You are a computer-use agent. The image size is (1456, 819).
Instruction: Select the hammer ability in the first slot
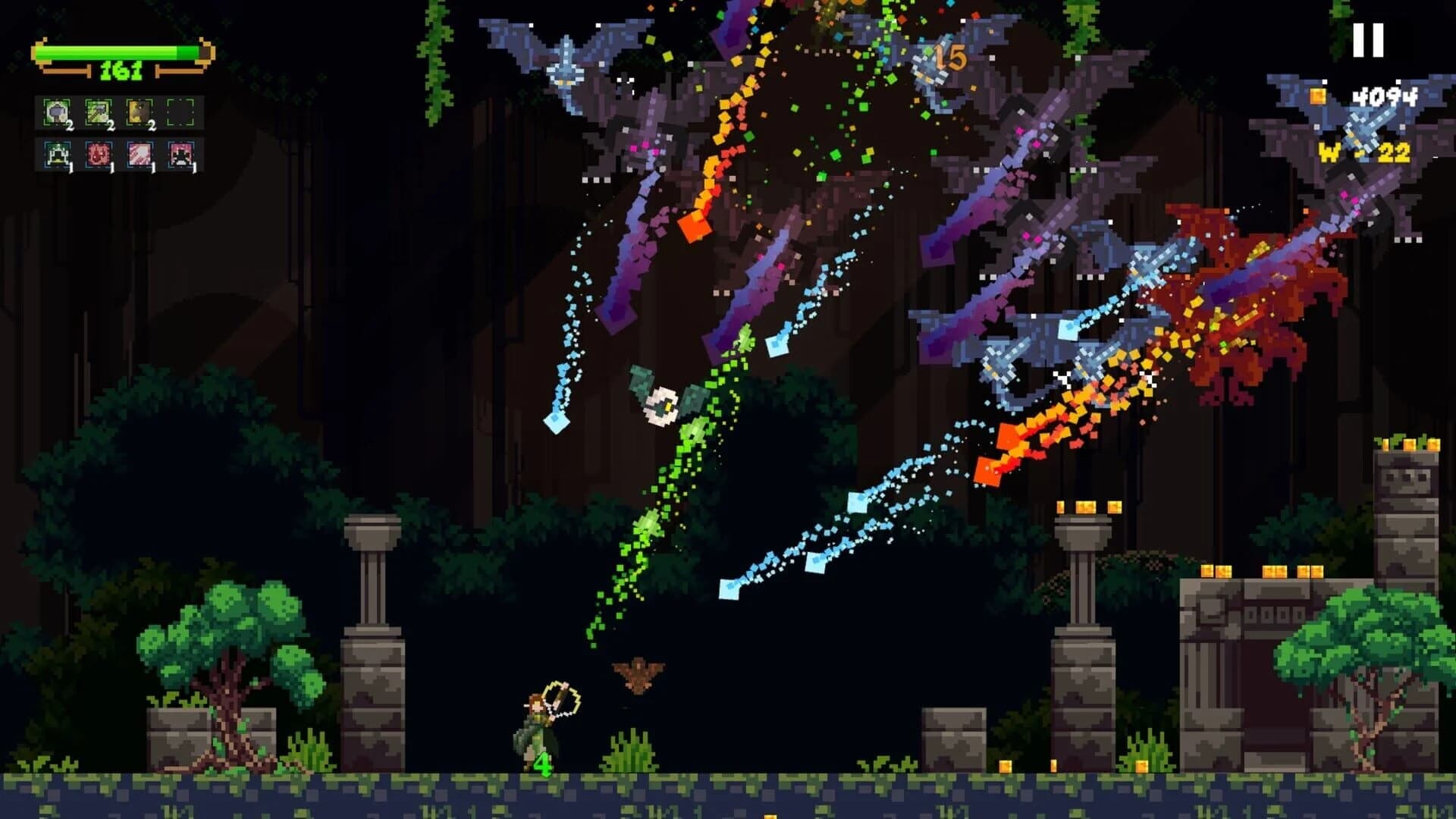point(56,112)
